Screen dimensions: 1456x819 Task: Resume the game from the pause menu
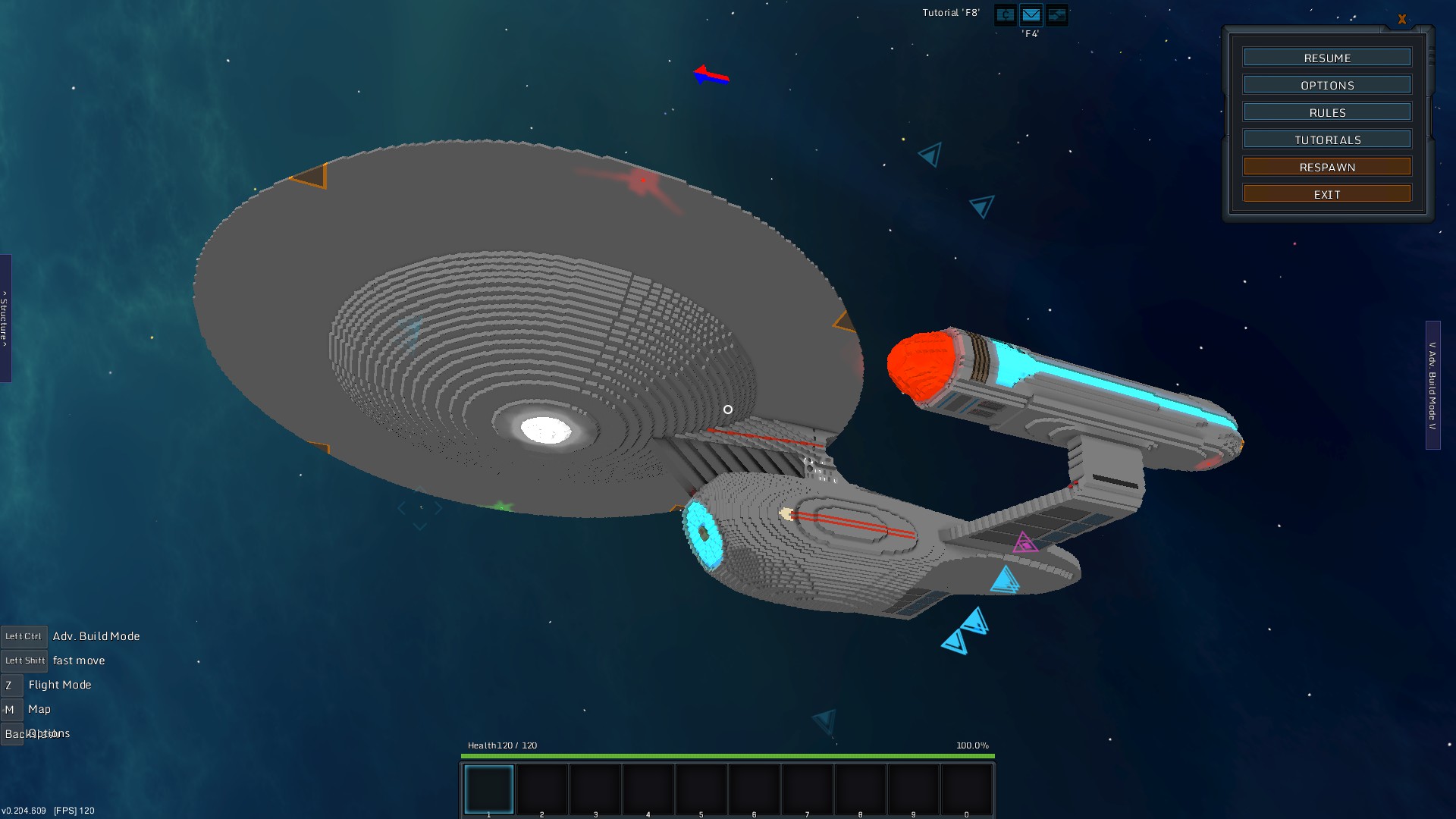(1327, 58)
